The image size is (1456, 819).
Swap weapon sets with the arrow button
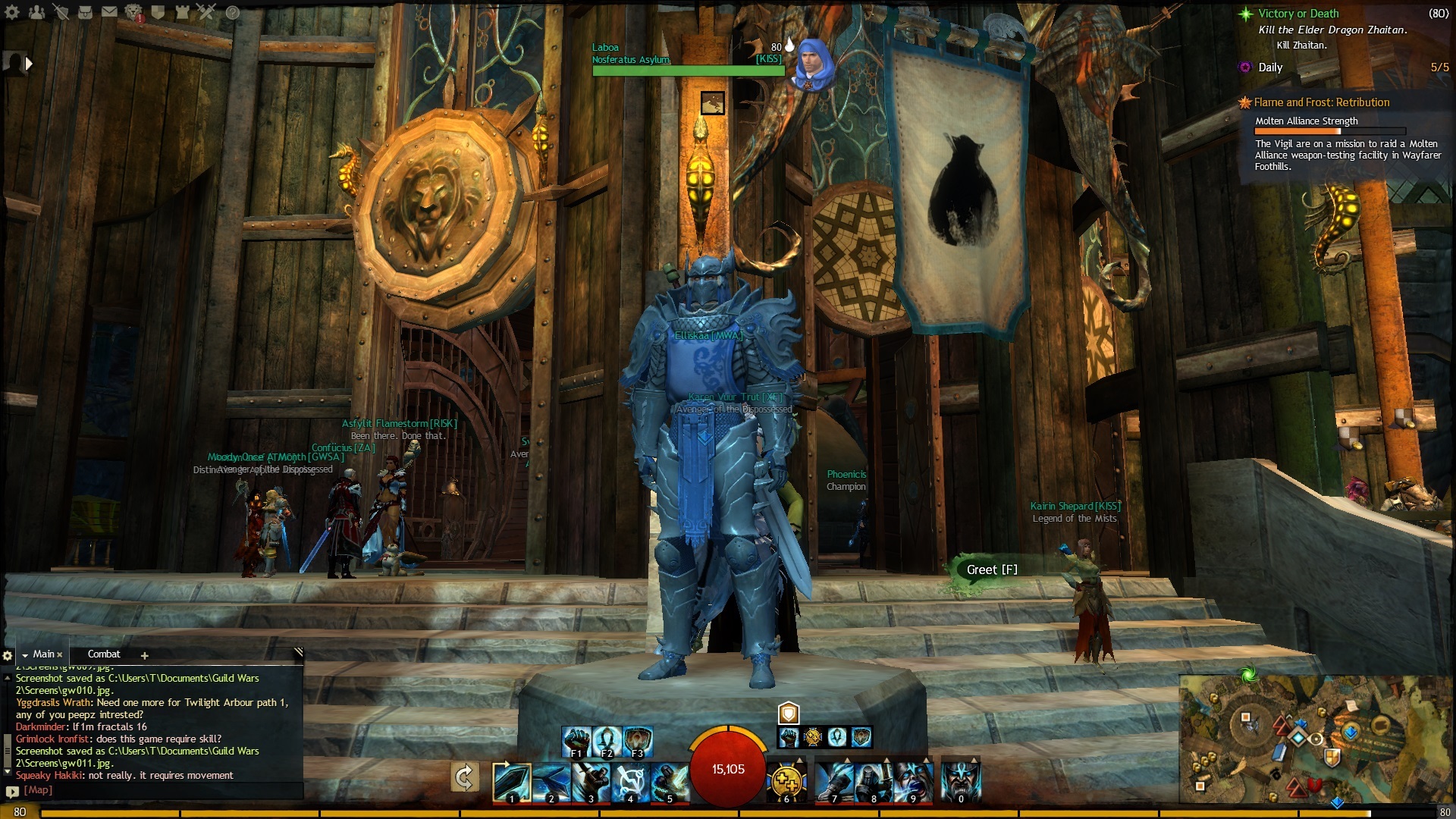[464, 777]
